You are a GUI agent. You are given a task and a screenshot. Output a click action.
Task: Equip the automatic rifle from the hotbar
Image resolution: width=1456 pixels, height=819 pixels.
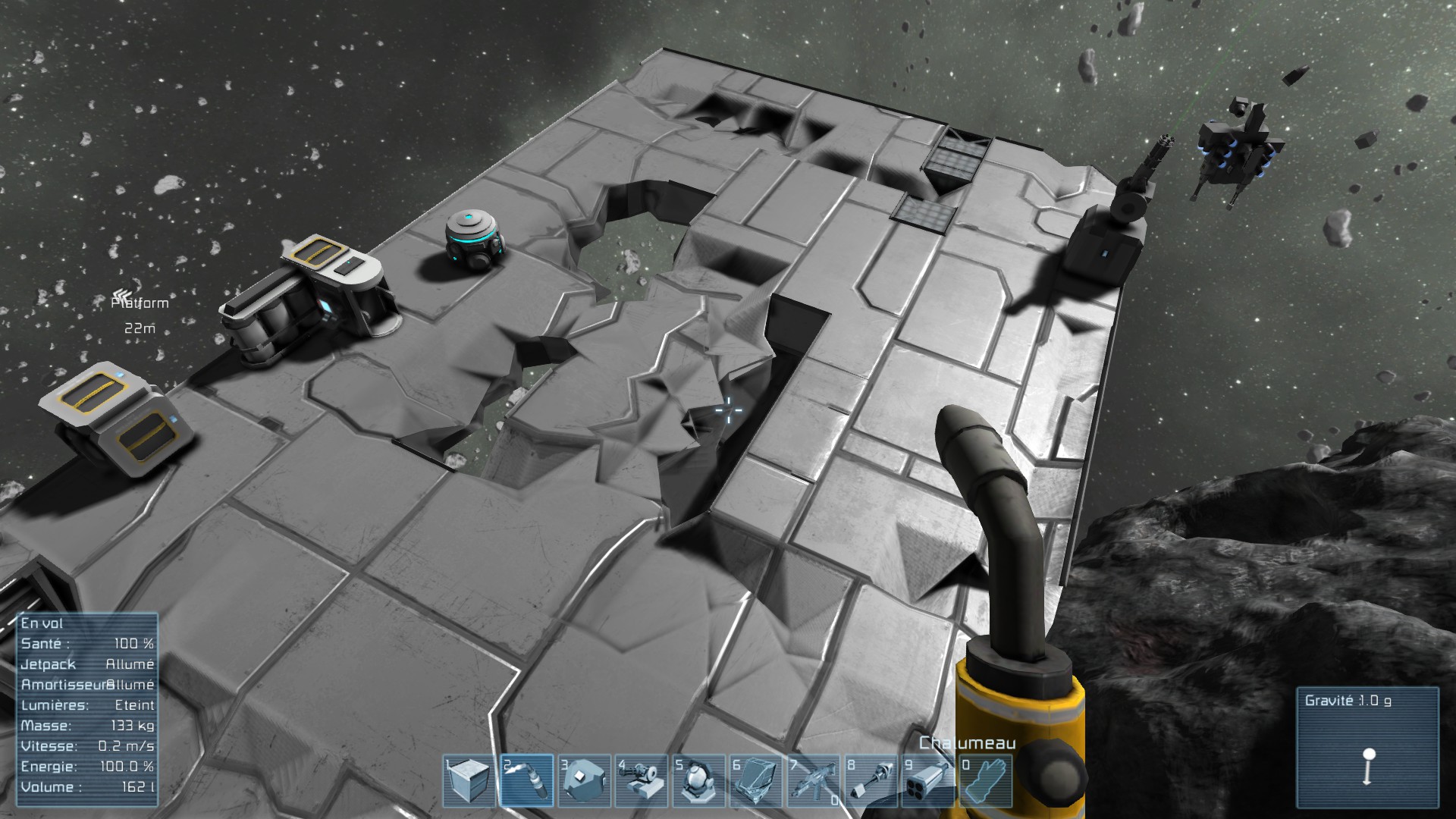[814, 781]
